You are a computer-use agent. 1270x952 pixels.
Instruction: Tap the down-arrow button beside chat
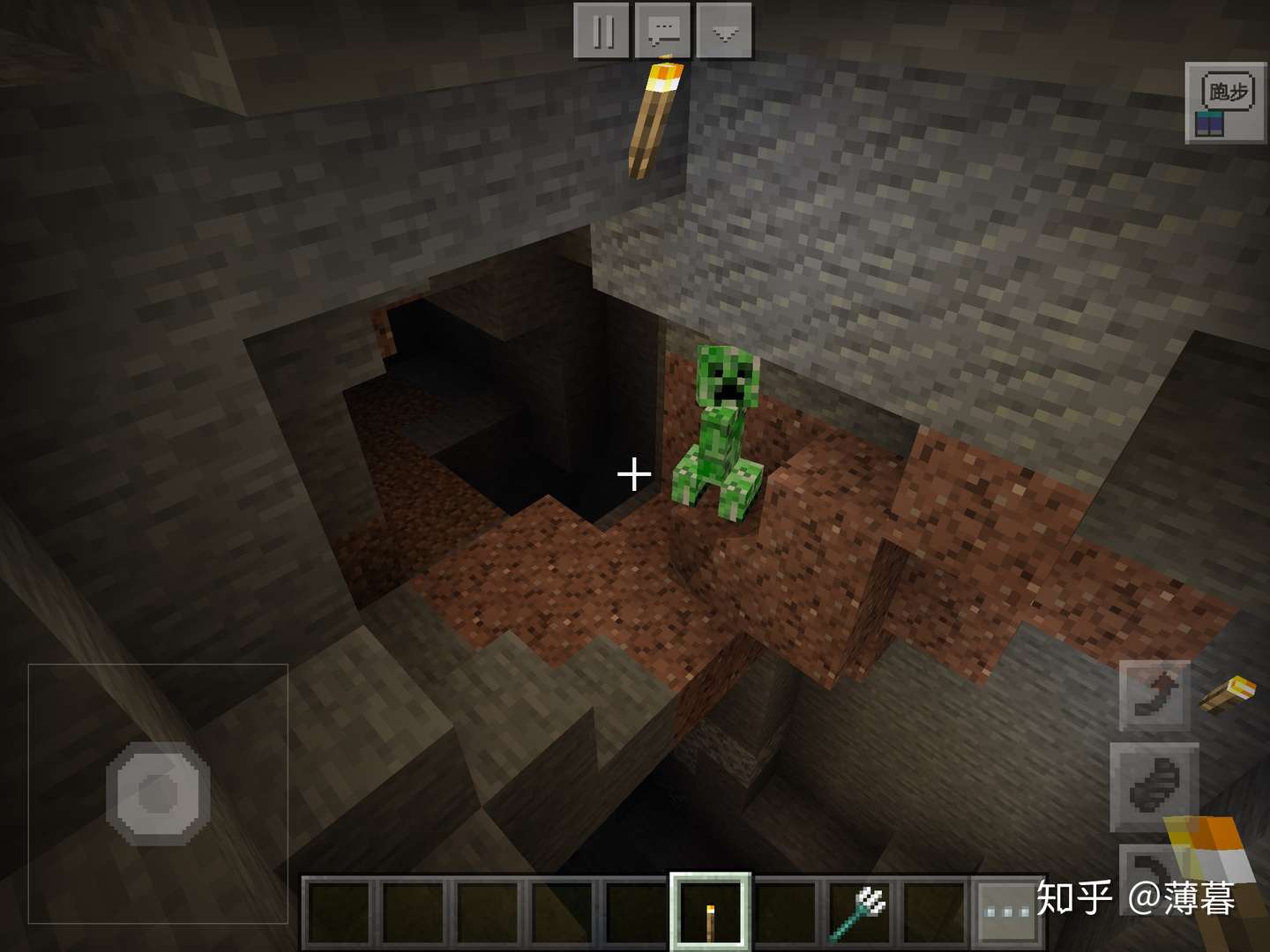[x=724, y=31]
